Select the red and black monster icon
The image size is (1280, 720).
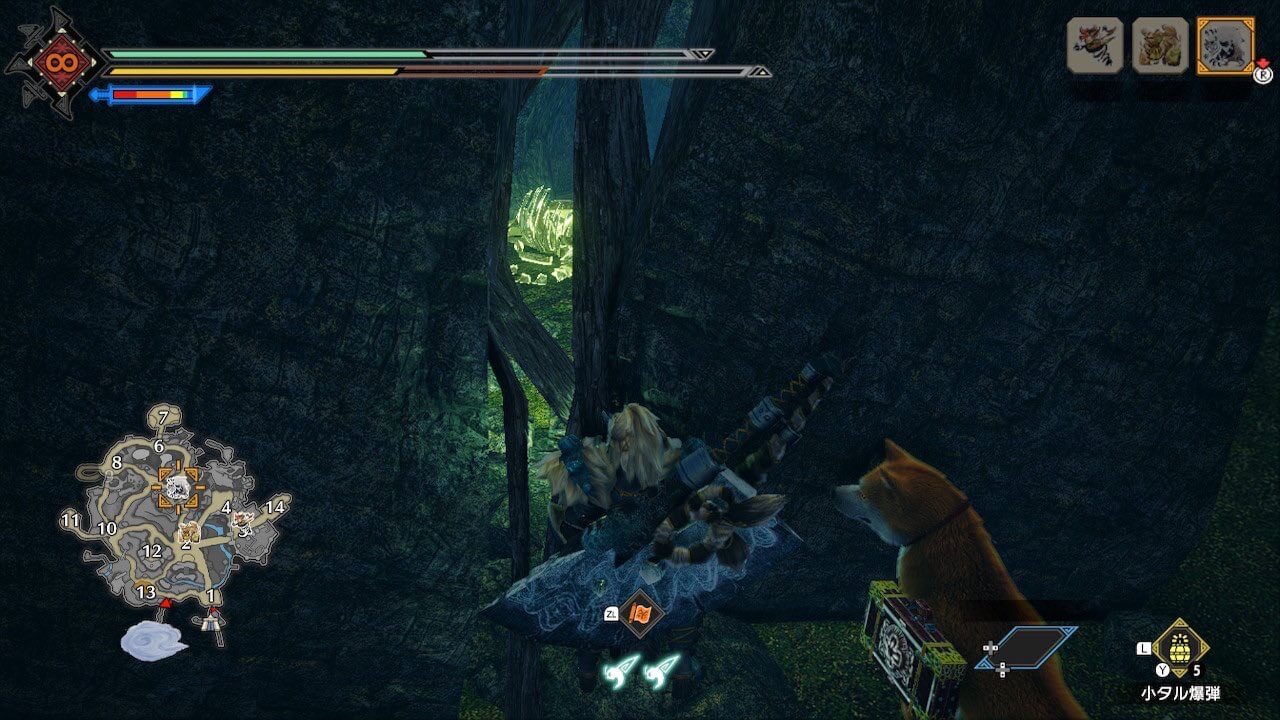(1095, 45)
